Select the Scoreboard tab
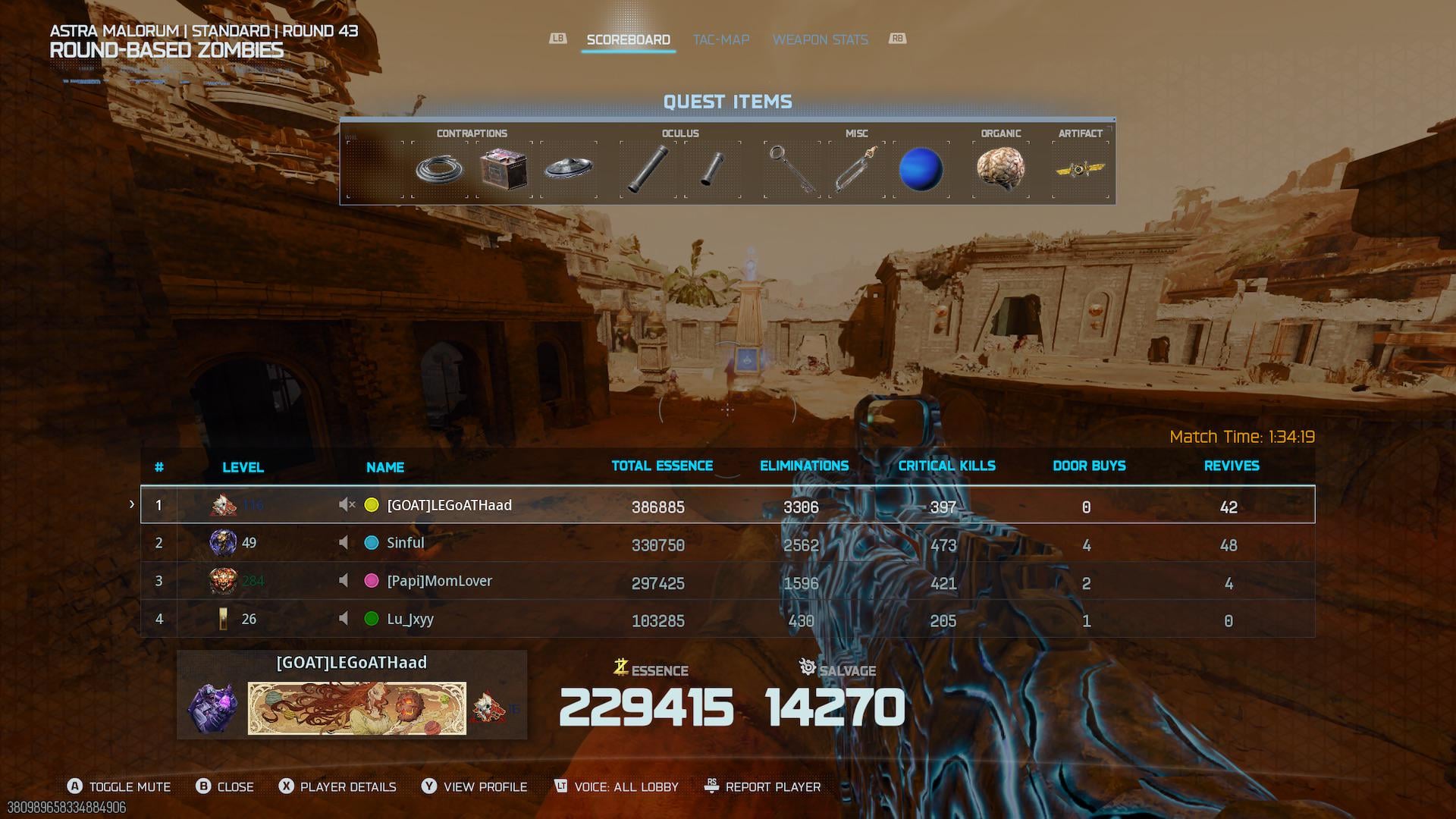 [x=628, y=39]
